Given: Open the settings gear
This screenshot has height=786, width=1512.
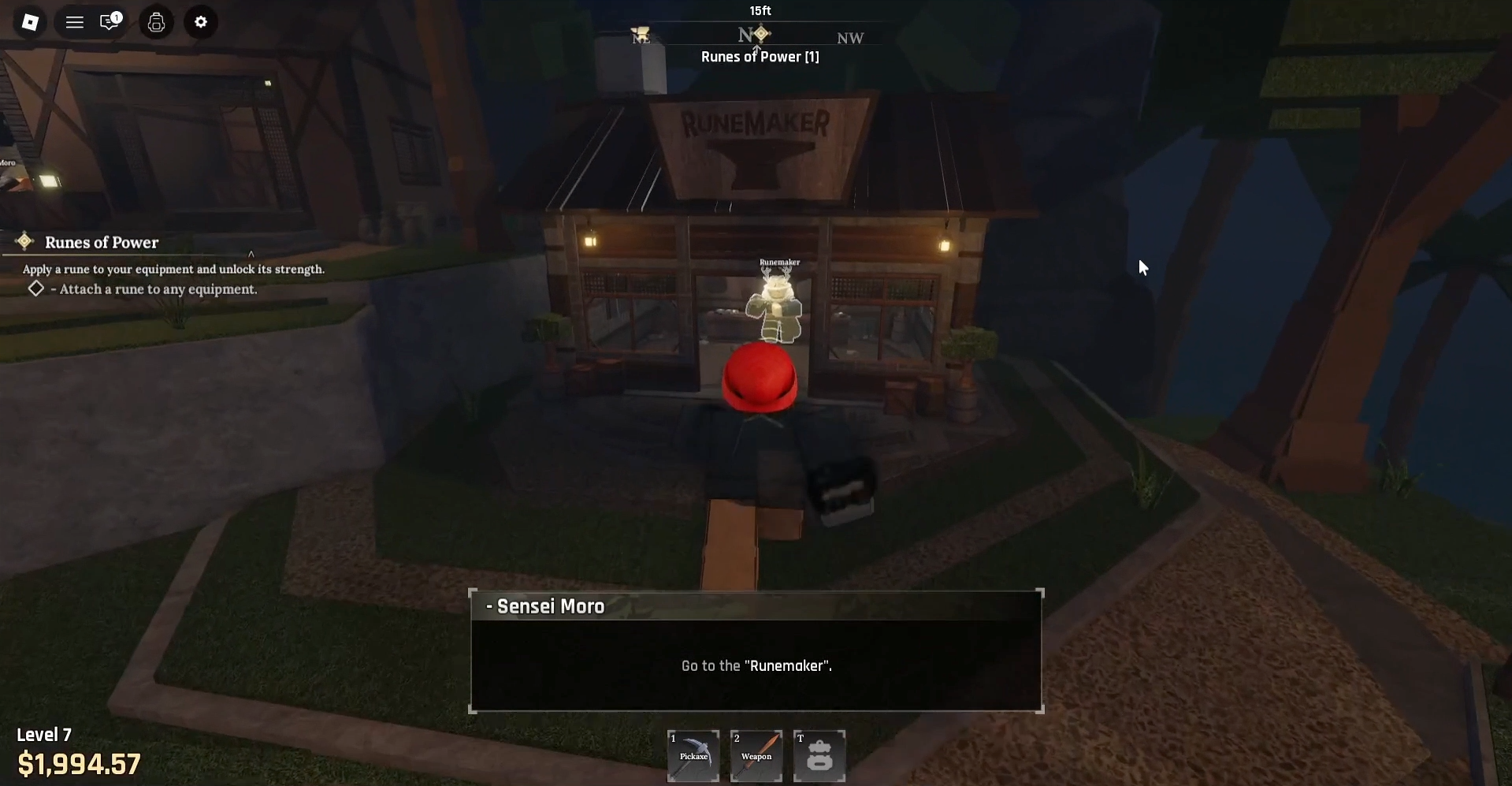Looking at the screenshot, I should coord(201,22).
